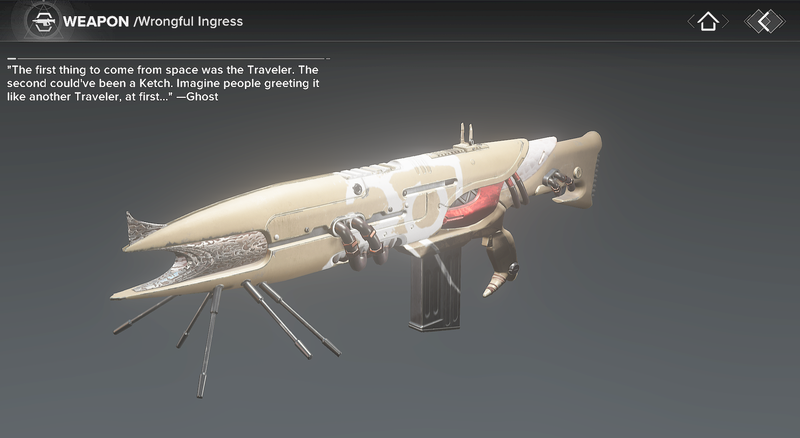Click the back arrows button
Screen dimensions: 800x438
(765, 21)
